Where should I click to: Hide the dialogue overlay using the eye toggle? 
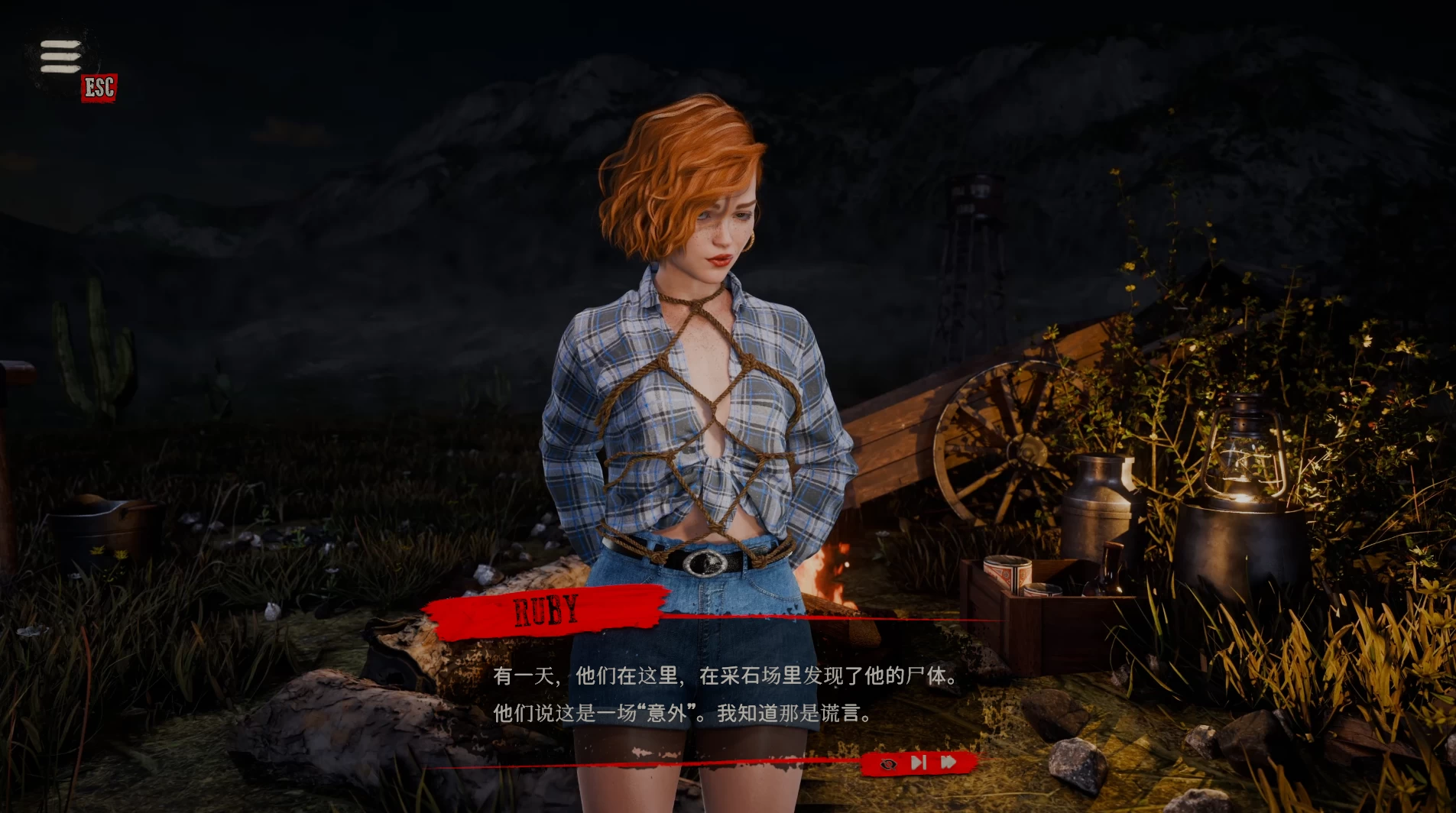887,763
